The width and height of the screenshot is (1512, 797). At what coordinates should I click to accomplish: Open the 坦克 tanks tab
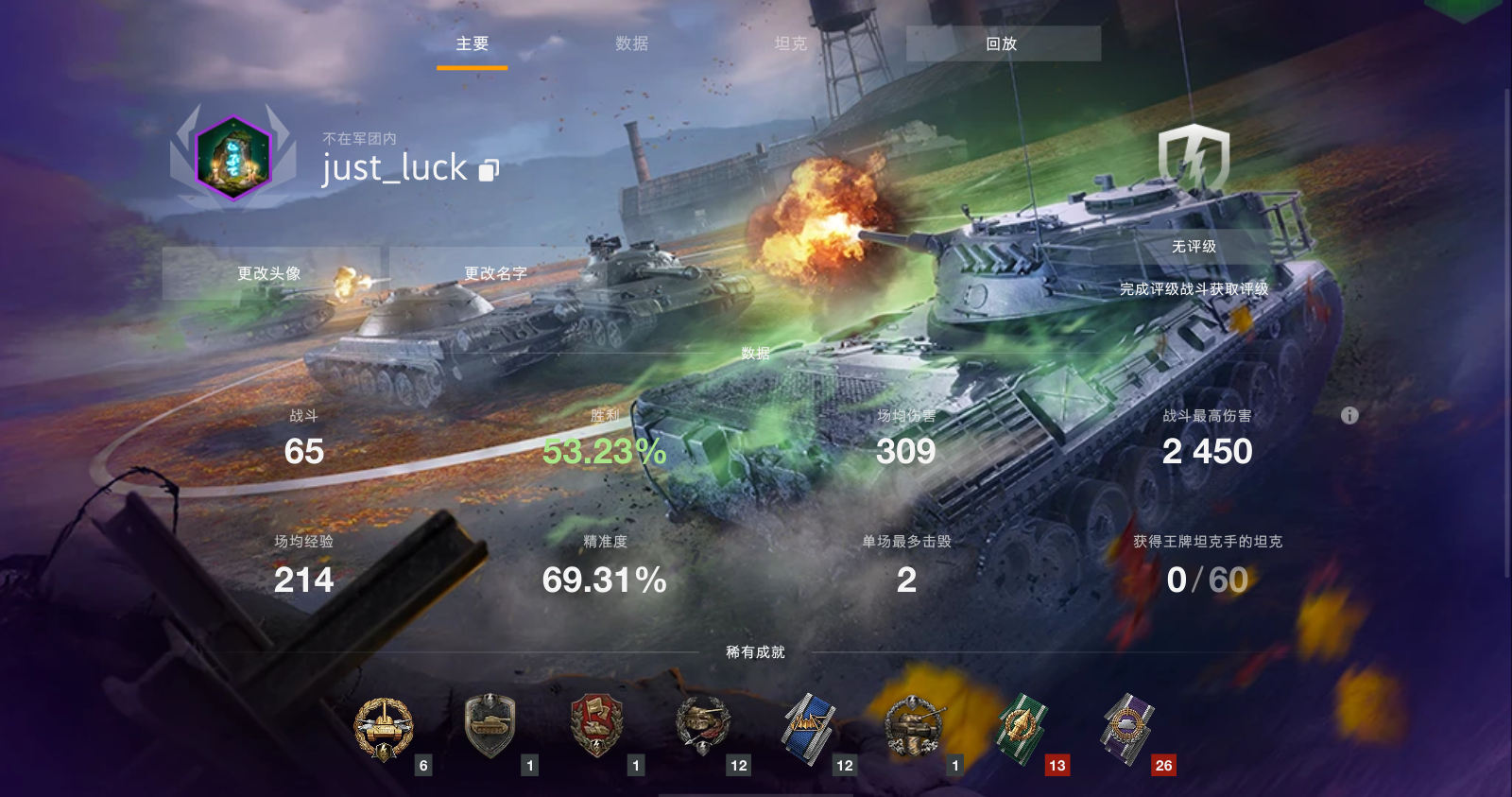click(790, 43)
